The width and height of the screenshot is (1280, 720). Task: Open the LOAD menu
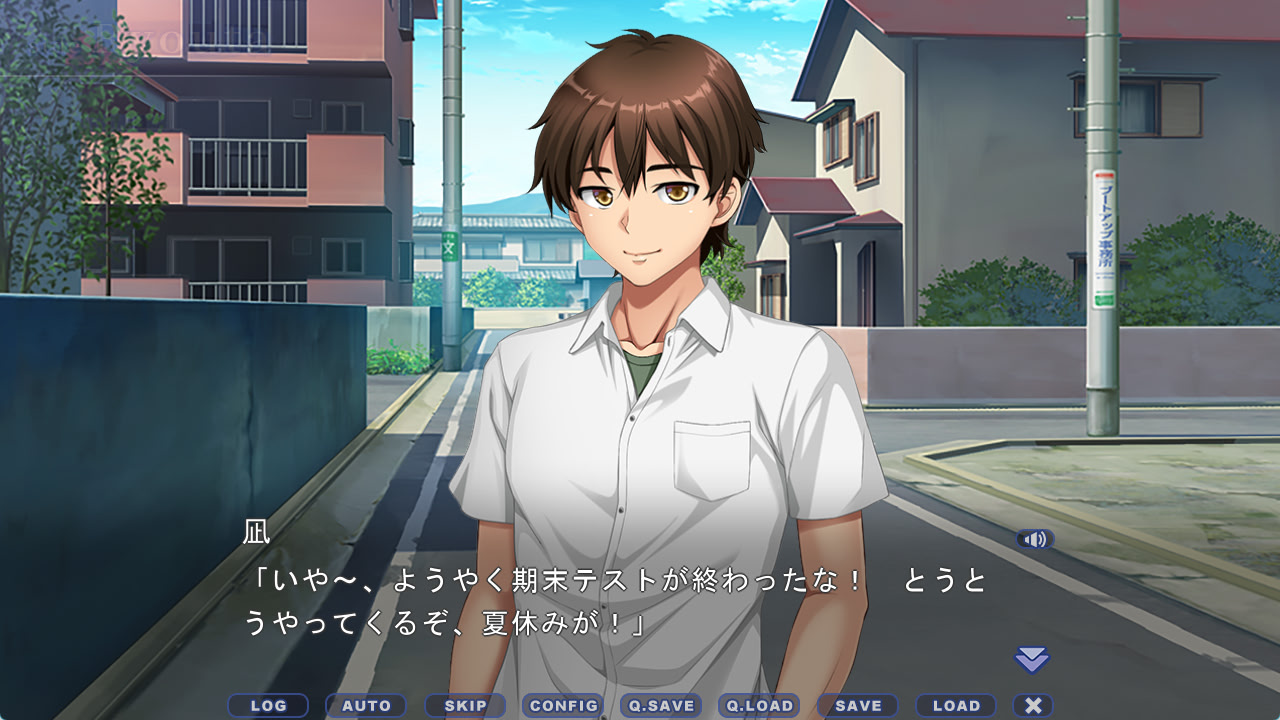pyautogui.click(x=956, y=706)
